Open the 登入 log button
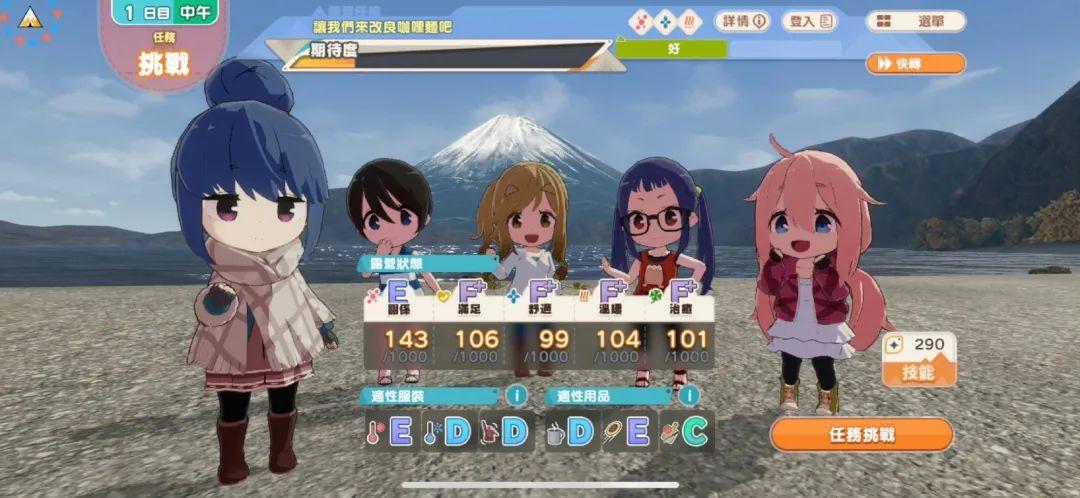This screenshot has width=1080, height=498. pyautogui.click(x=809, y=21)
